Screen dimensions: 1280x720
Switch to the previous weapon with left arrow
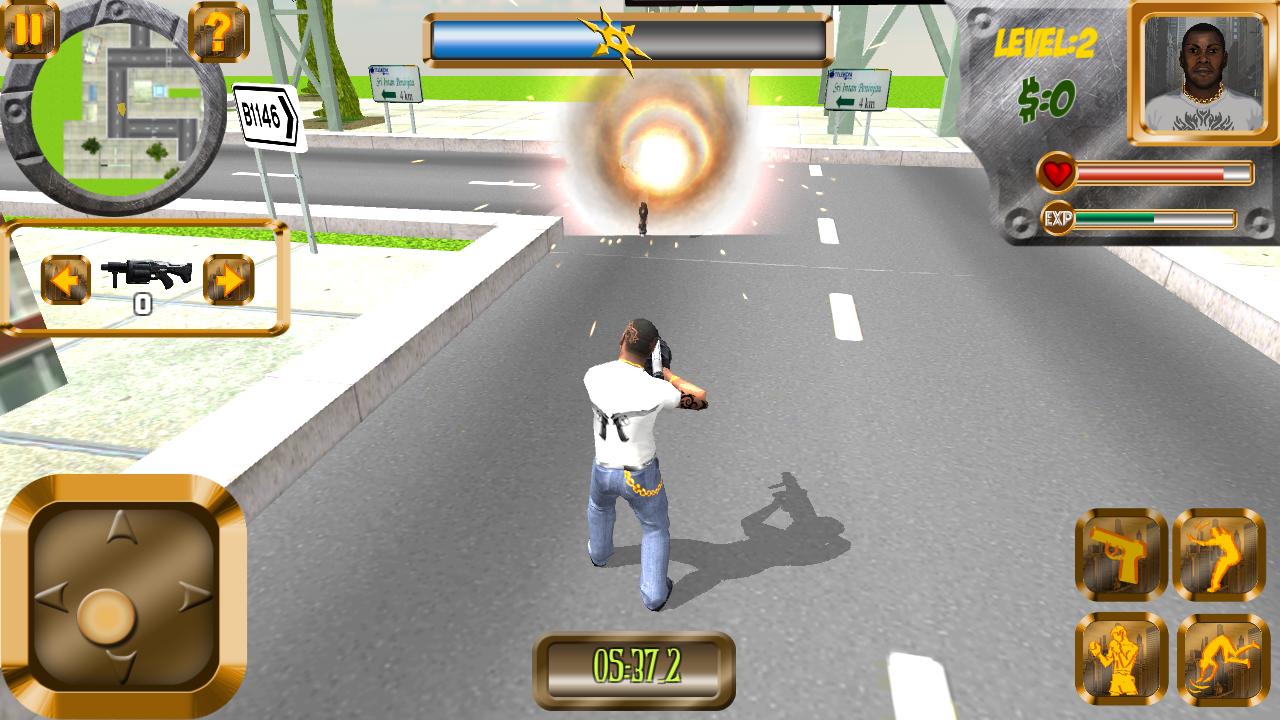[65, 280]
